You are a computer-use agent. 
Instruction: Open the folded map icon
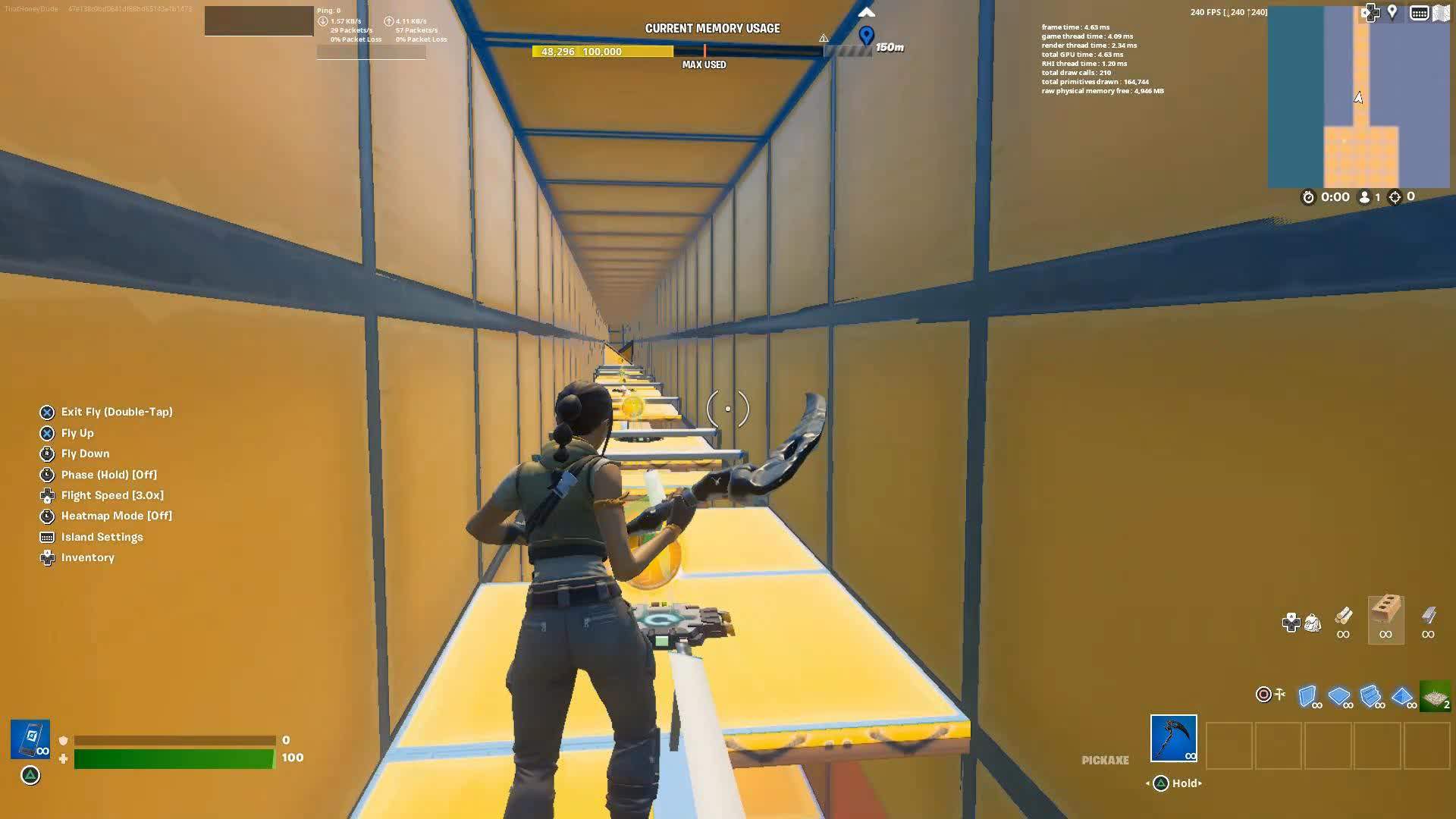coord(1441,13)
